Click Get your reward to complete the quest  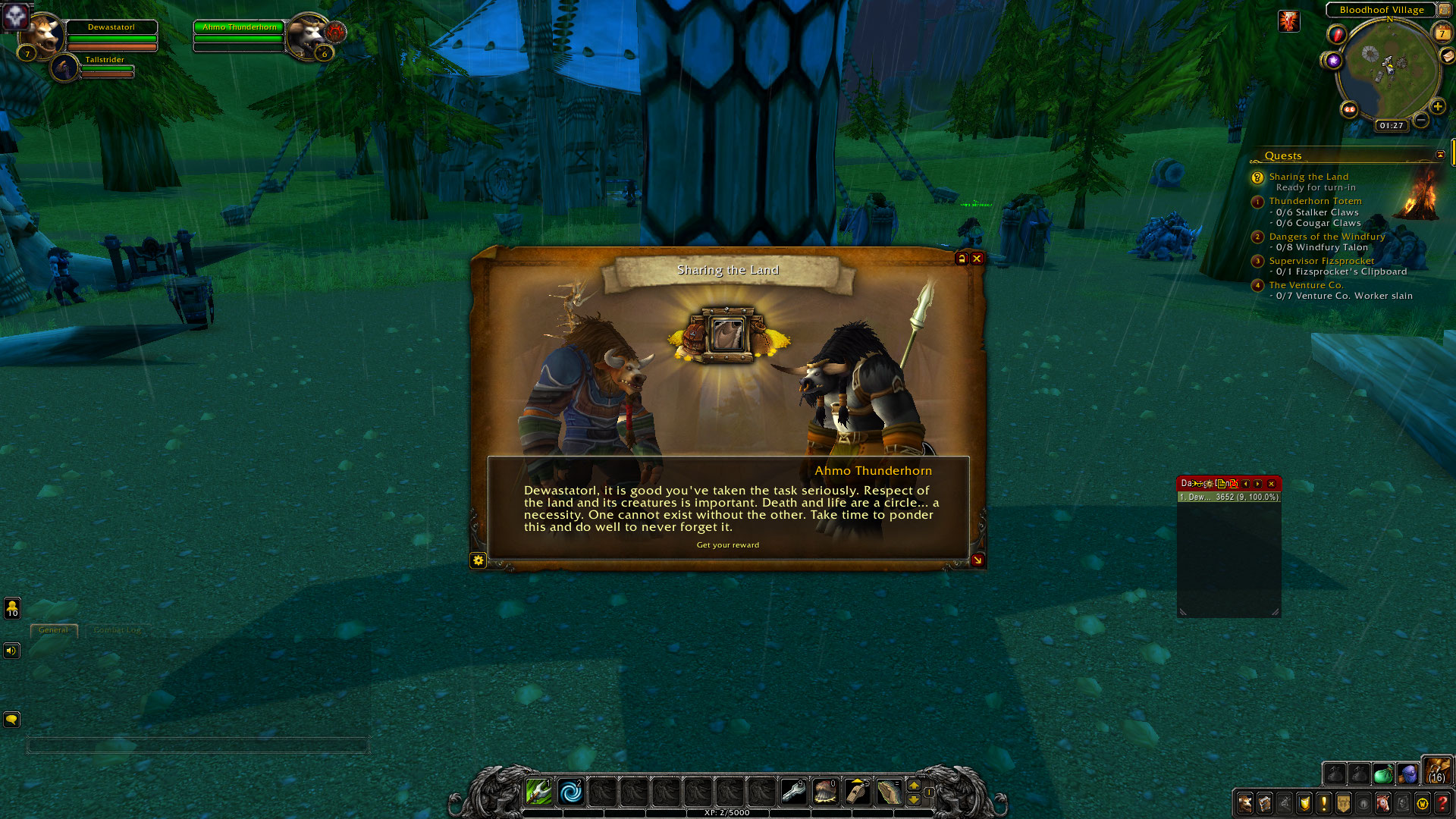[728, 544]
